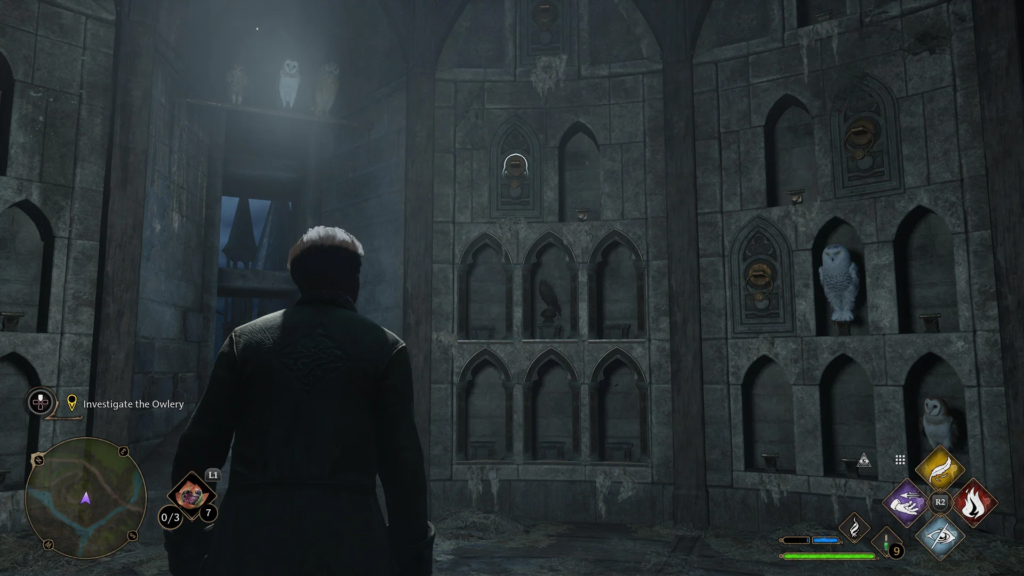
Task: Click the triangle eye icon
Action: [x=865, y=460]
